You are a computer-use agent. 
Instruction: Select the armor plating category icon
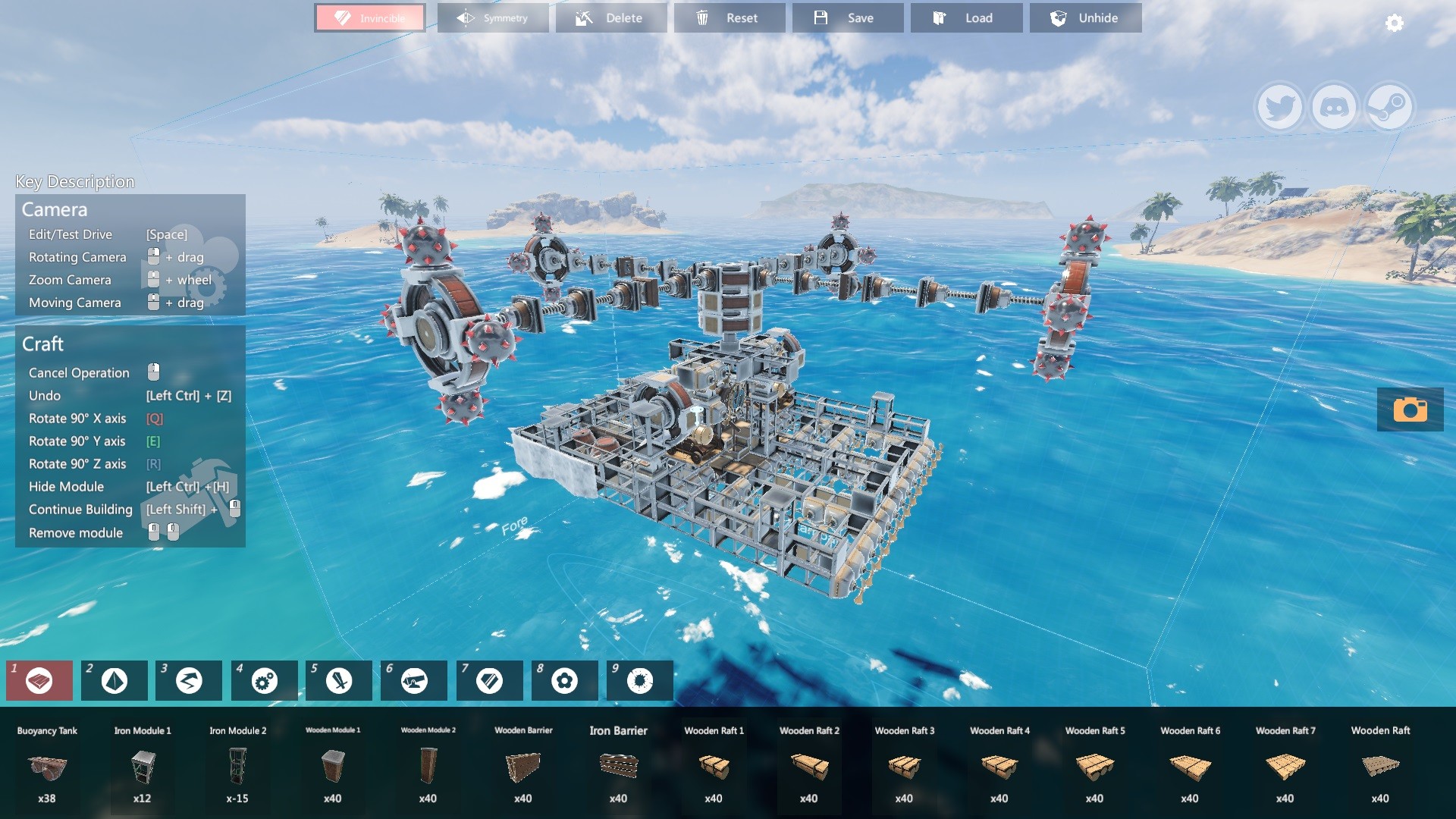pos(489,680)
